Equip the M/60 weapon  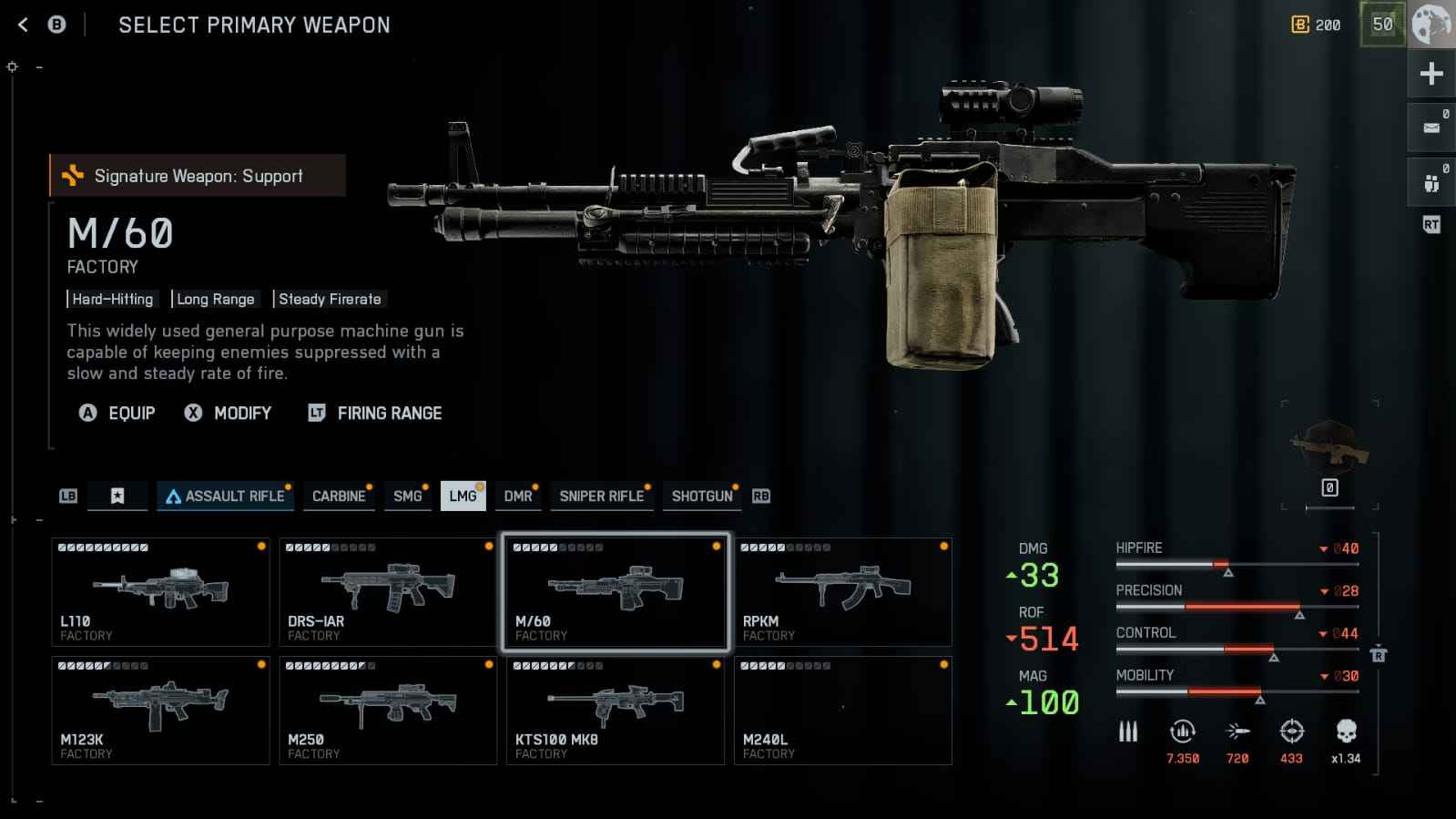click(x=118, y=413)
